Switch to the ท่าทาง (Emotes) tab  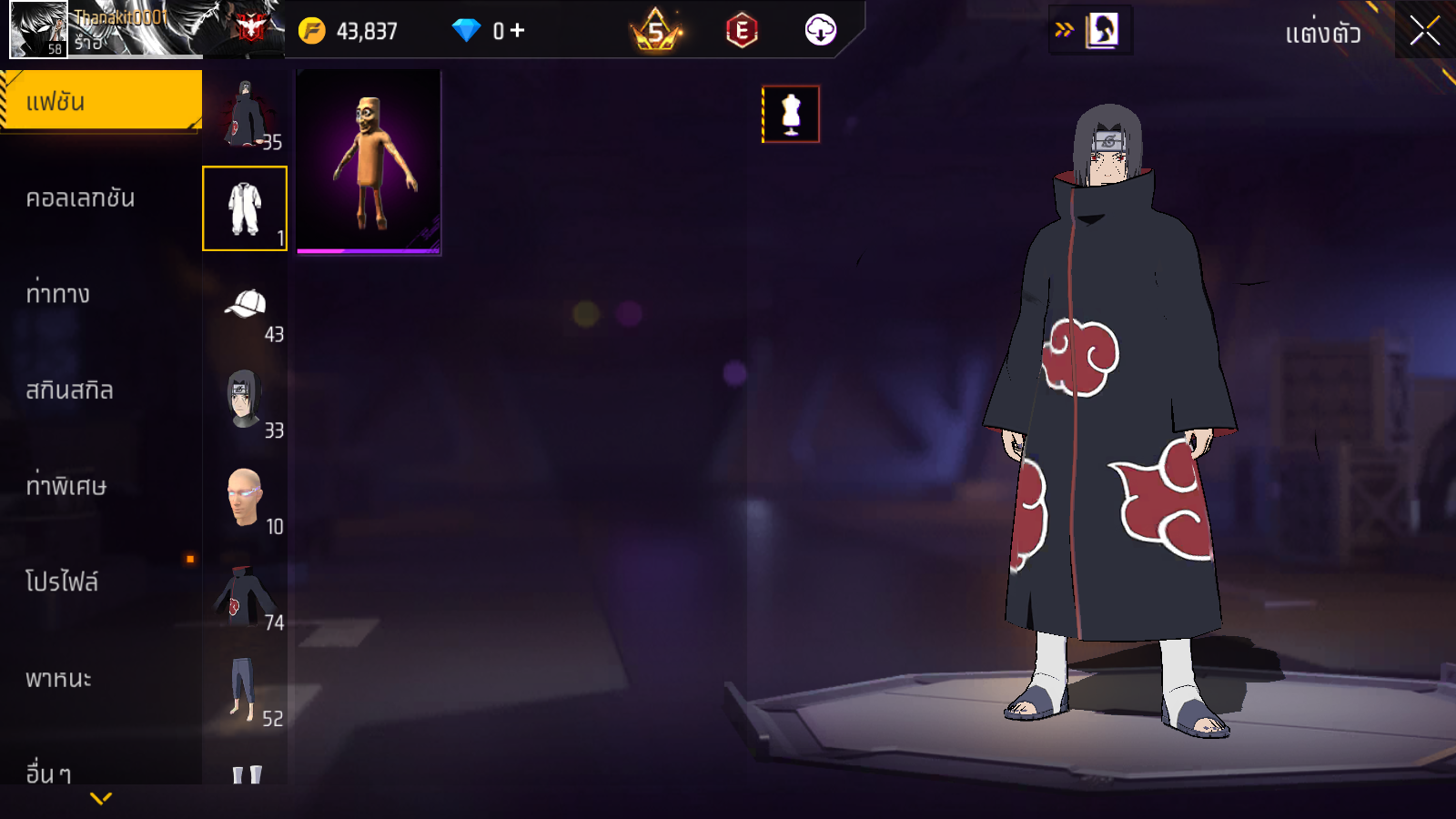(58, 294)
